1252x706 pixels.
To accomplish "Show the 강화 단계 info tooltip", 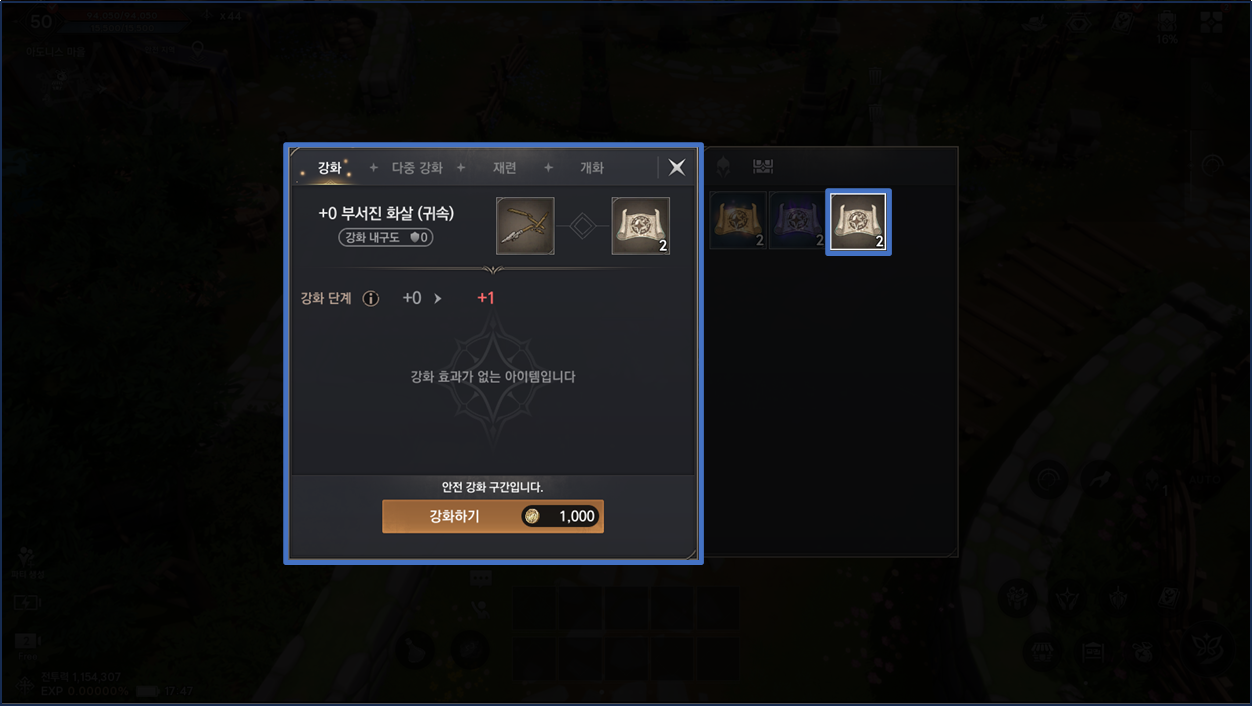I will (371, 298).
